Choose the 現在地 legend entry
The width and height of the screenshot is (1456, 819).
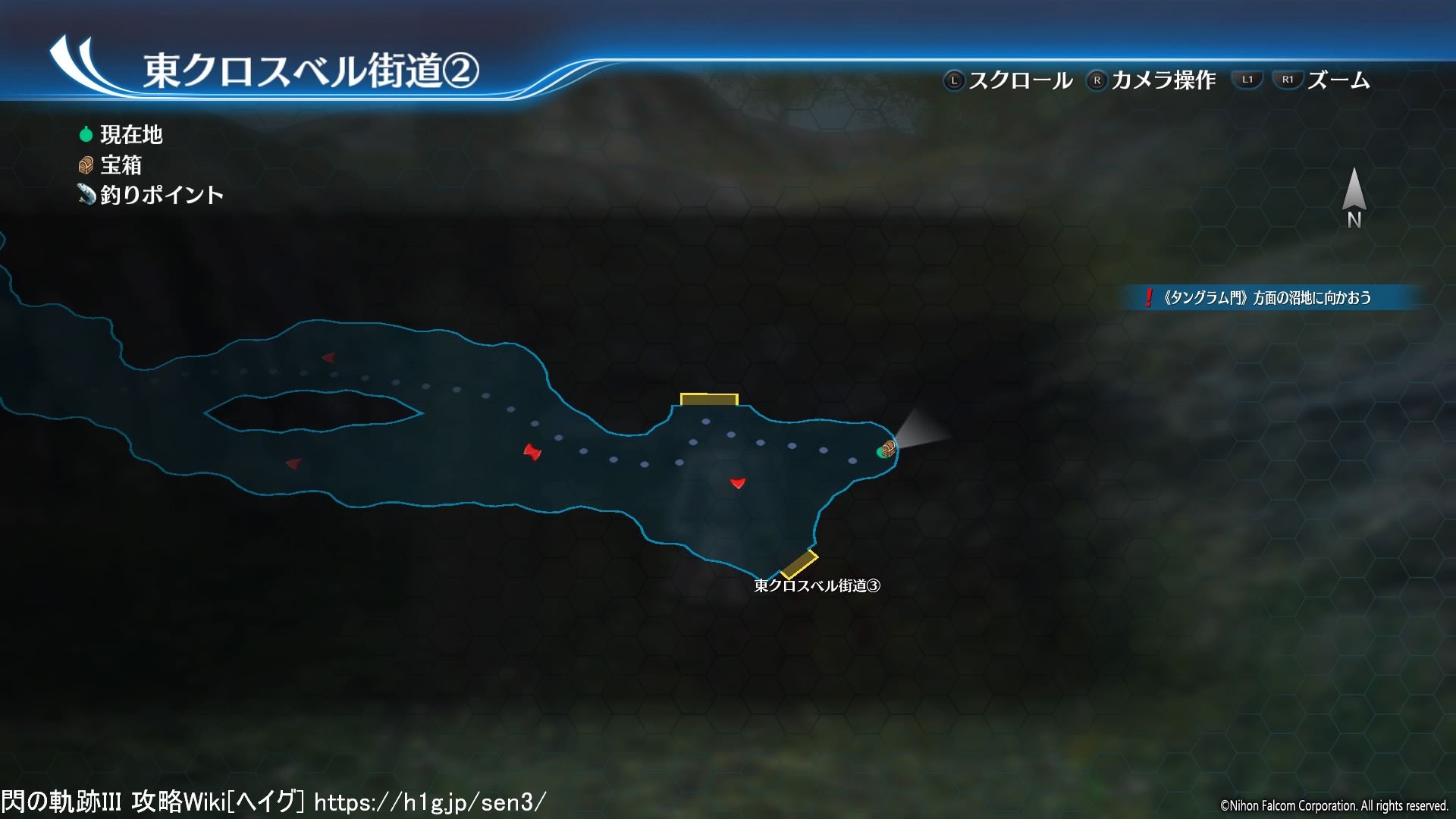(x=121, y=135)
